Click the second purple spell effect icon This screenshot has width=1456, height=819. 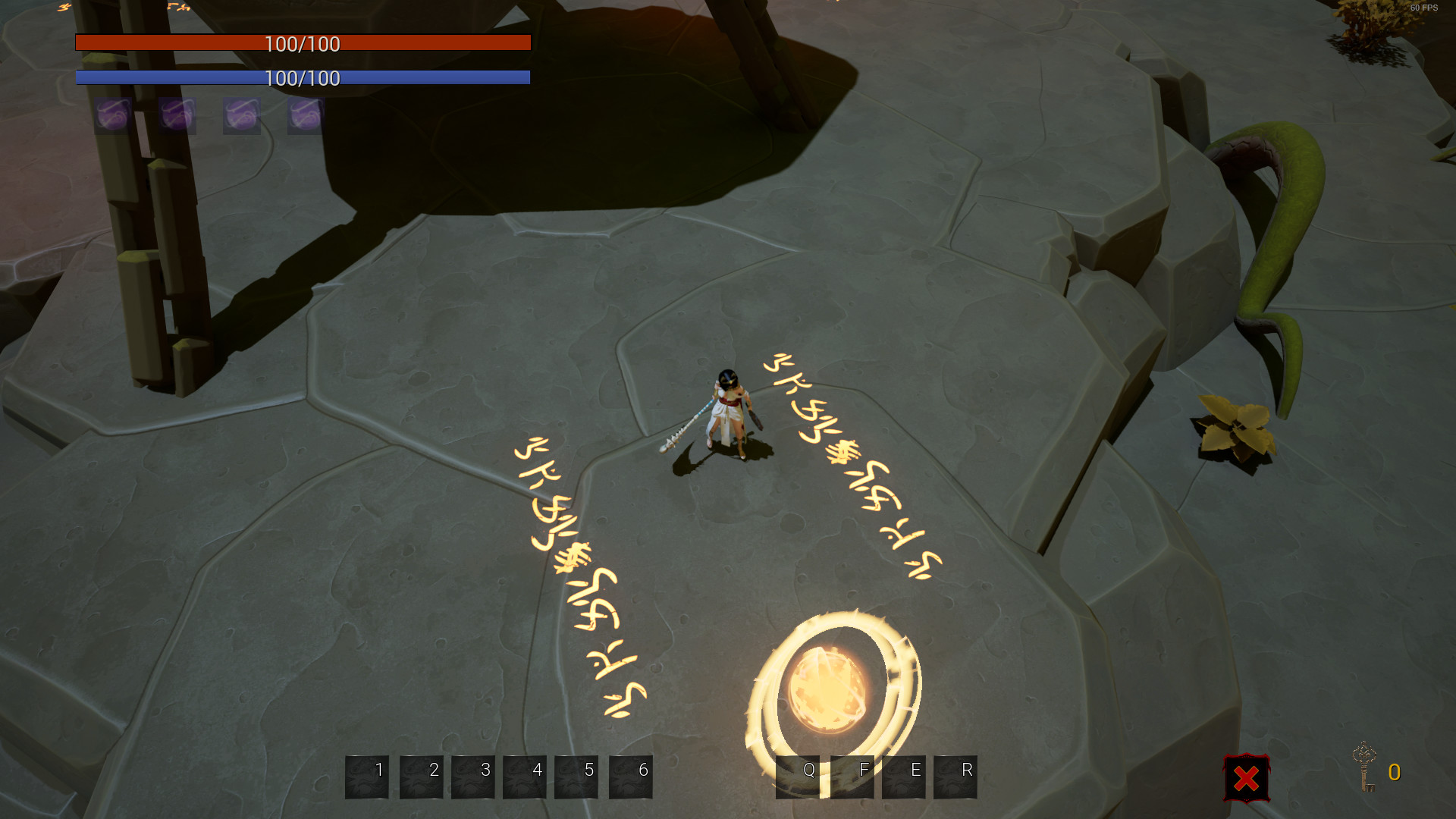click(x=176, y=115)
